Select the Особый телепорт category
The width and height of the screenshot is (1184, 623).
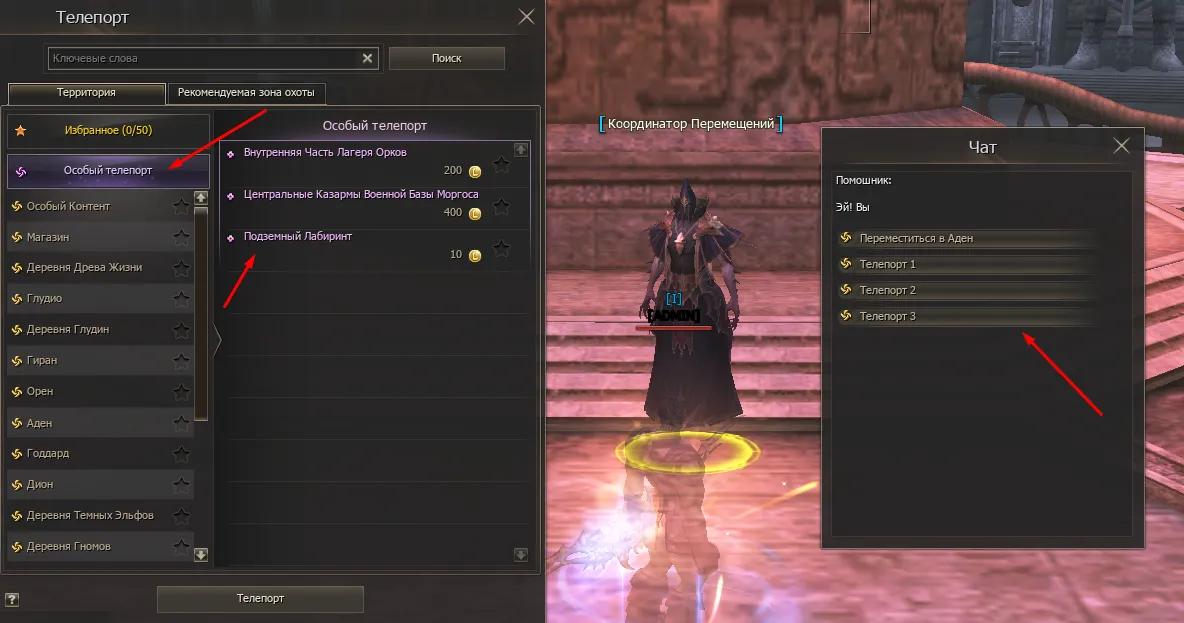[108, 171]
